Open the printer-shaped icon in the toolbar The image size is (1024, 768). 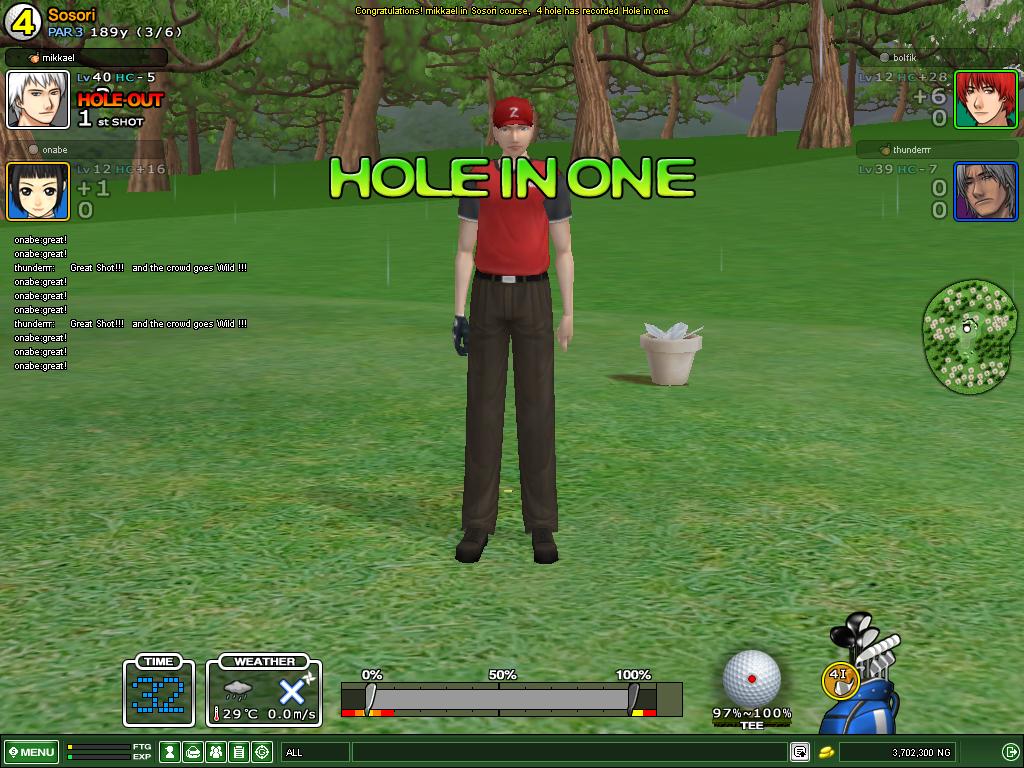point(193,752)
